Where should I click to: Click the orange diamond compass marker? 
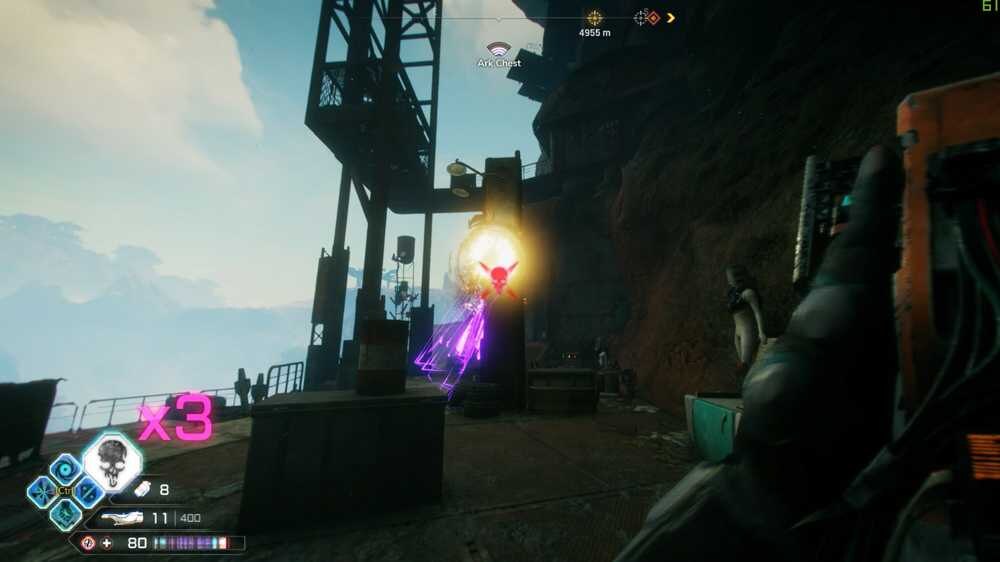click(x=653, y=18)
